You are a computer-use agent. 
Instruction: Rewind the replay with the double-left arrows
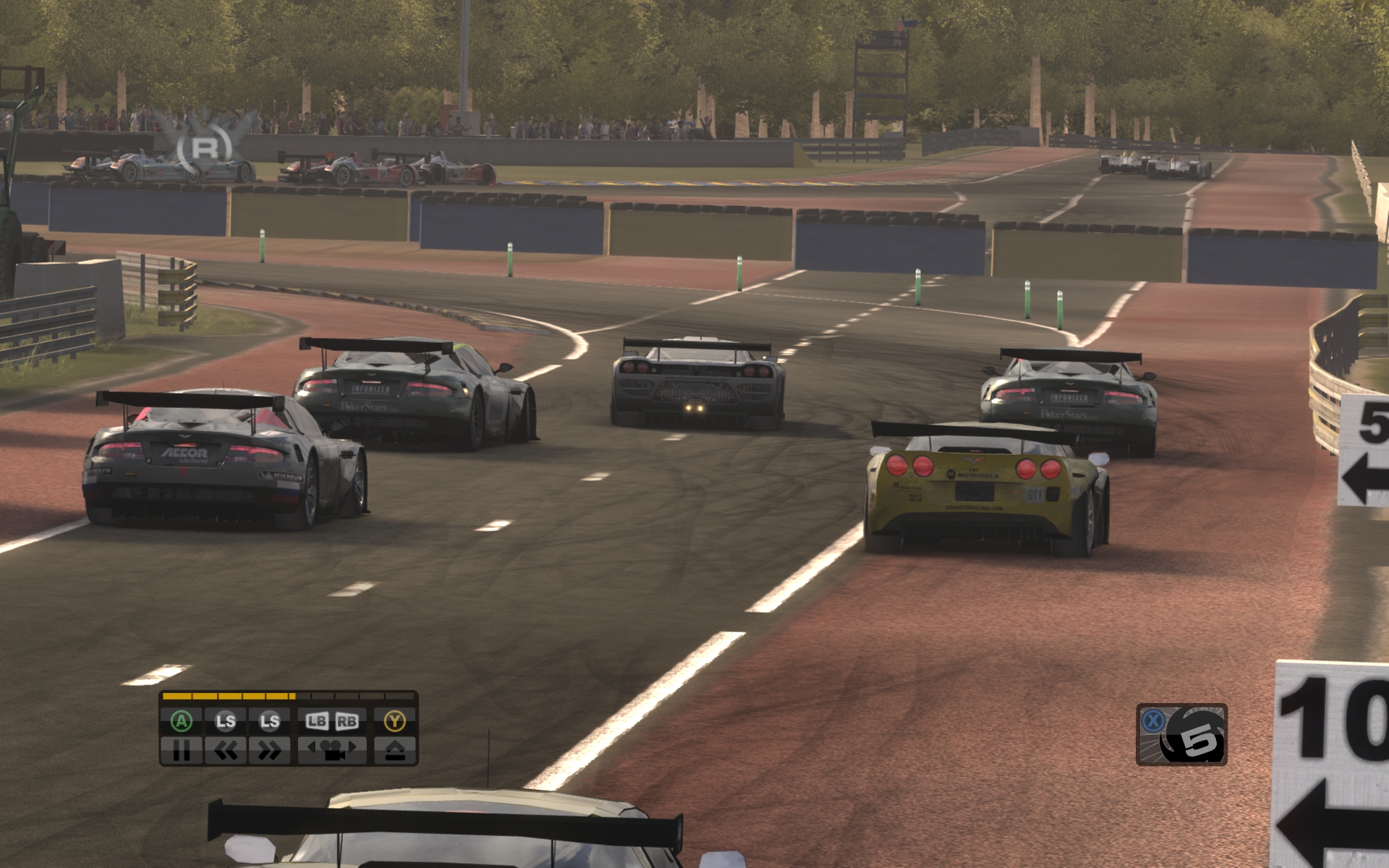pos(226,751)
